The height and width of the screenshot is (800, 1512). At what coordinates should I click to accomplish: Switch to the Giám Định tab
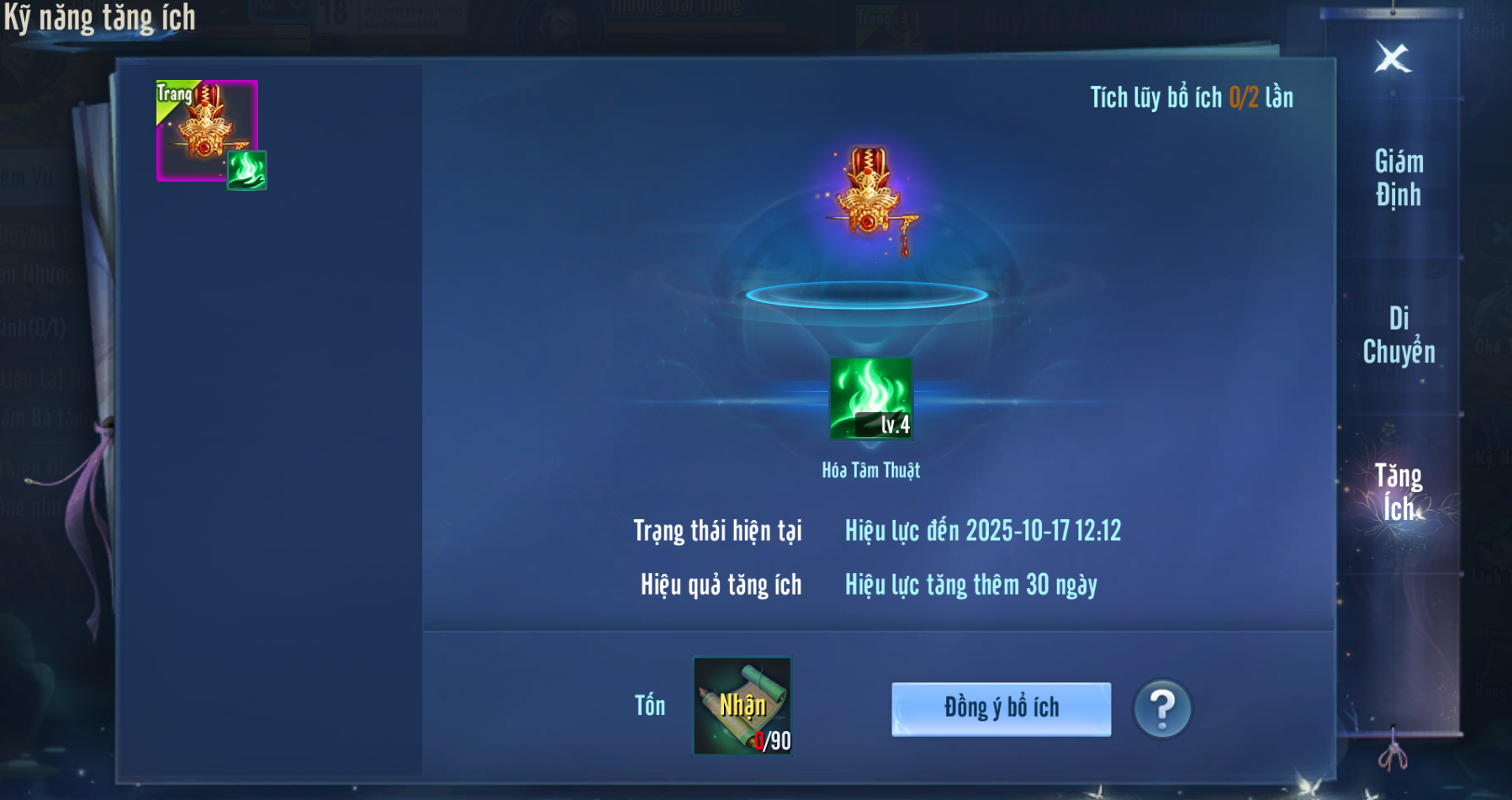click(1398, 178)
